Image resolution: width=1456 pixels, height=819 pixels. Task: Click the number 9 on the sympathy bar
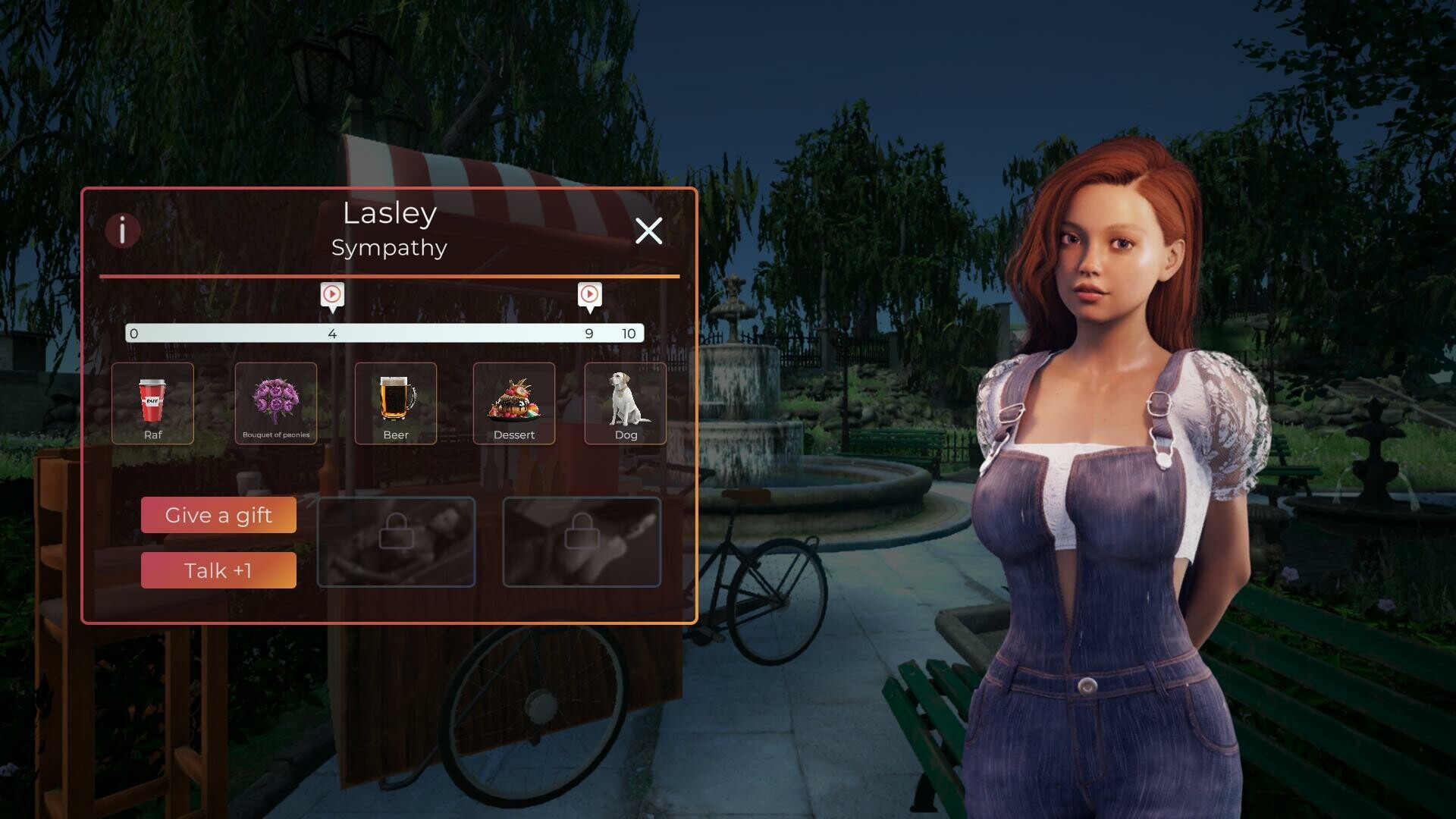588,333
